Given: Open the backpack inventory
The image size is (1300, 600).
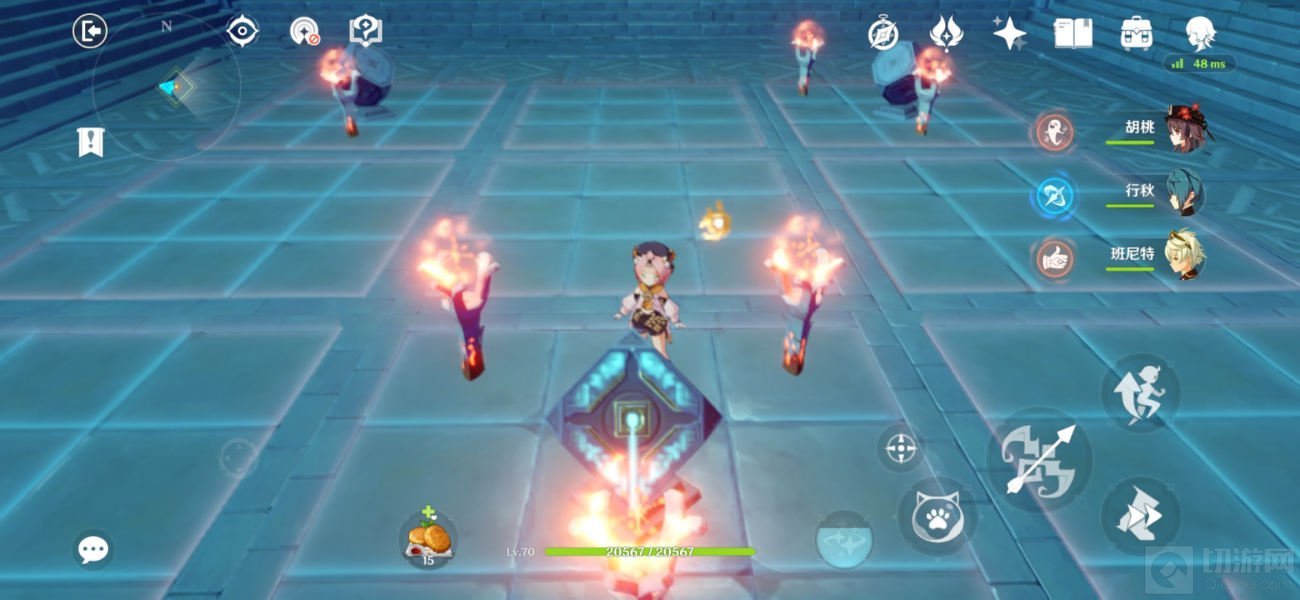Looking at the screenshot, I should click(1136, 33).
